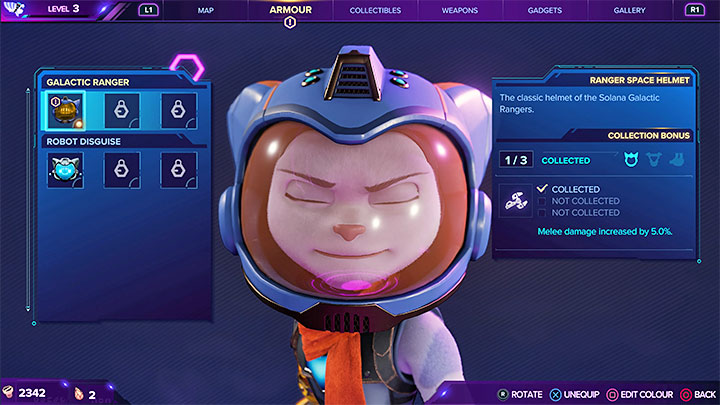
Task: Choose the Robot Disguise helmet slot
Action: click(66, 170)
